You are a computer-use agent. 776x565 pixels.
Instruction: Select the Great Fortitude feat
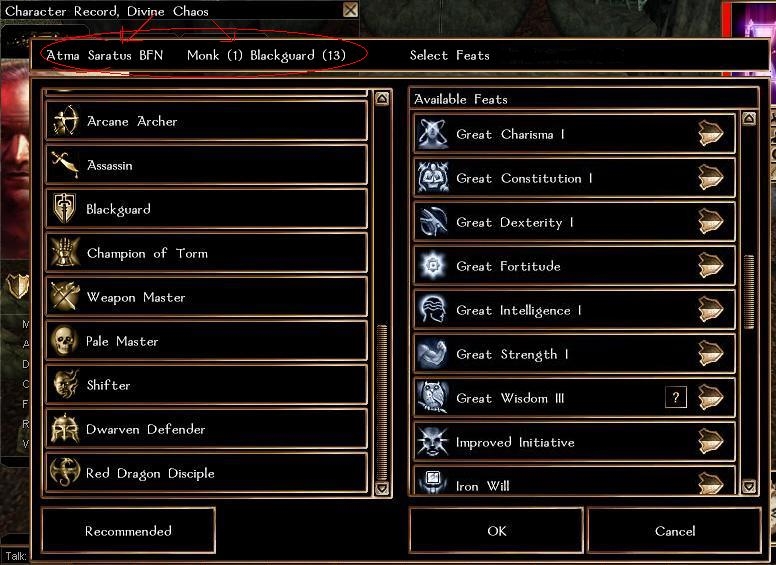(x=710, y=267)
